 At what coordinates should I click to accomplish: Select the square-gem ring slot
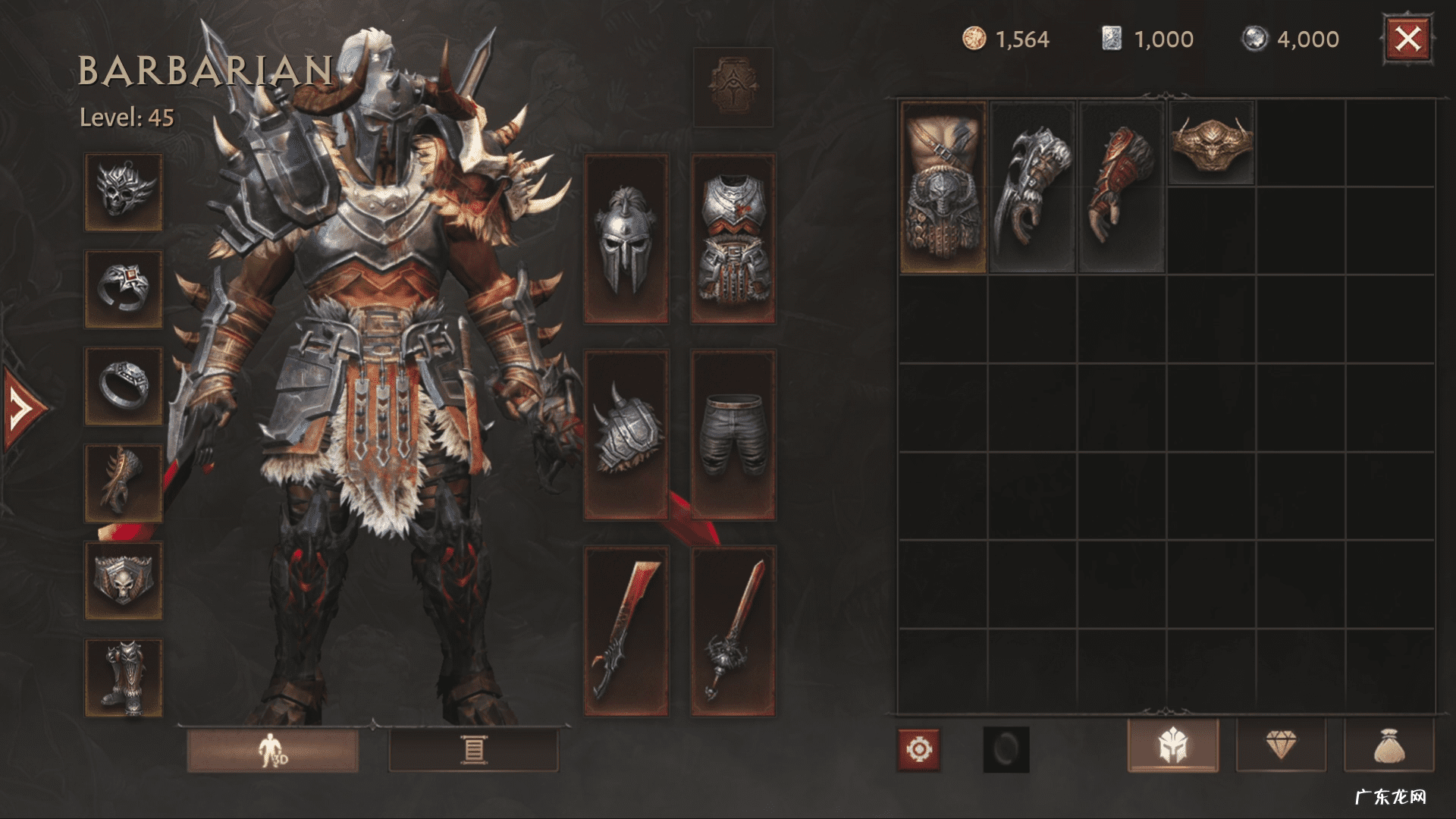tap(124, 289)
